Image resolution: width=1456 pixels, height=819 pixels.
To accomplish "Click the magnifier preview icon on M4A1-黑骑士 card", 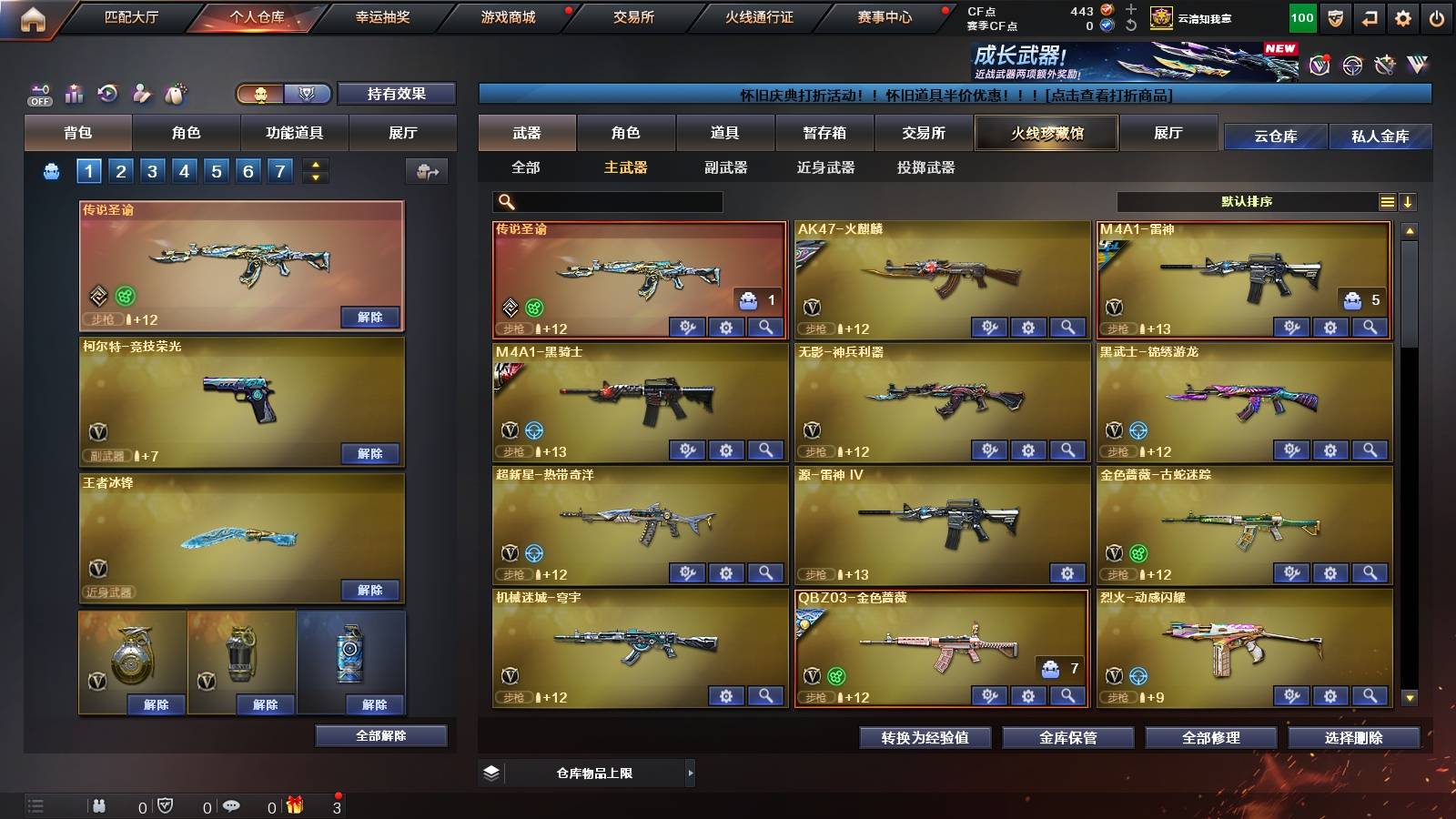I will 764,450.
